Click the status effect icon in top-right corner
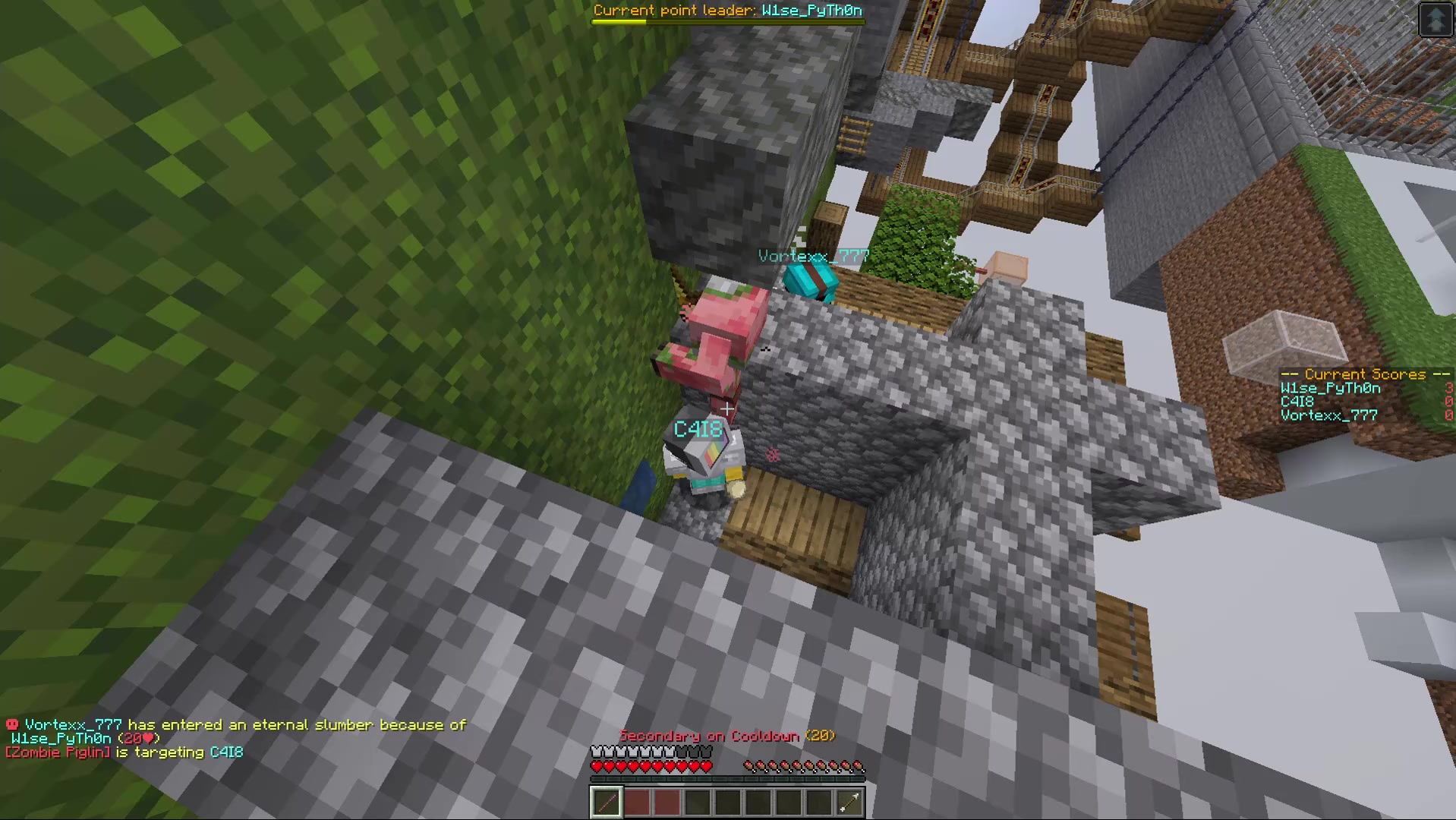1456x820 pixels. click(x=1435, y=19)
